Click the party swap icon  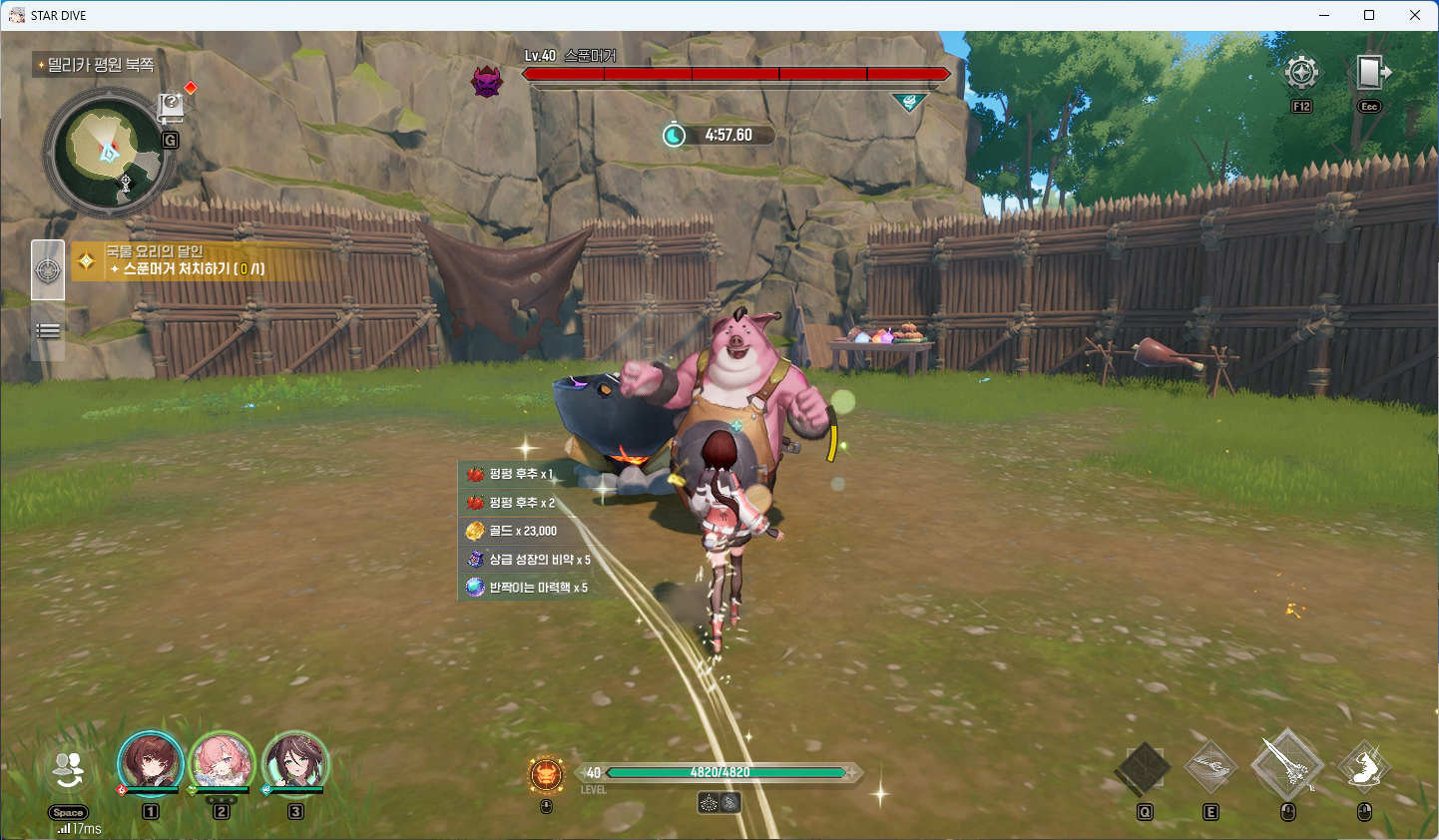pos(68,769)
